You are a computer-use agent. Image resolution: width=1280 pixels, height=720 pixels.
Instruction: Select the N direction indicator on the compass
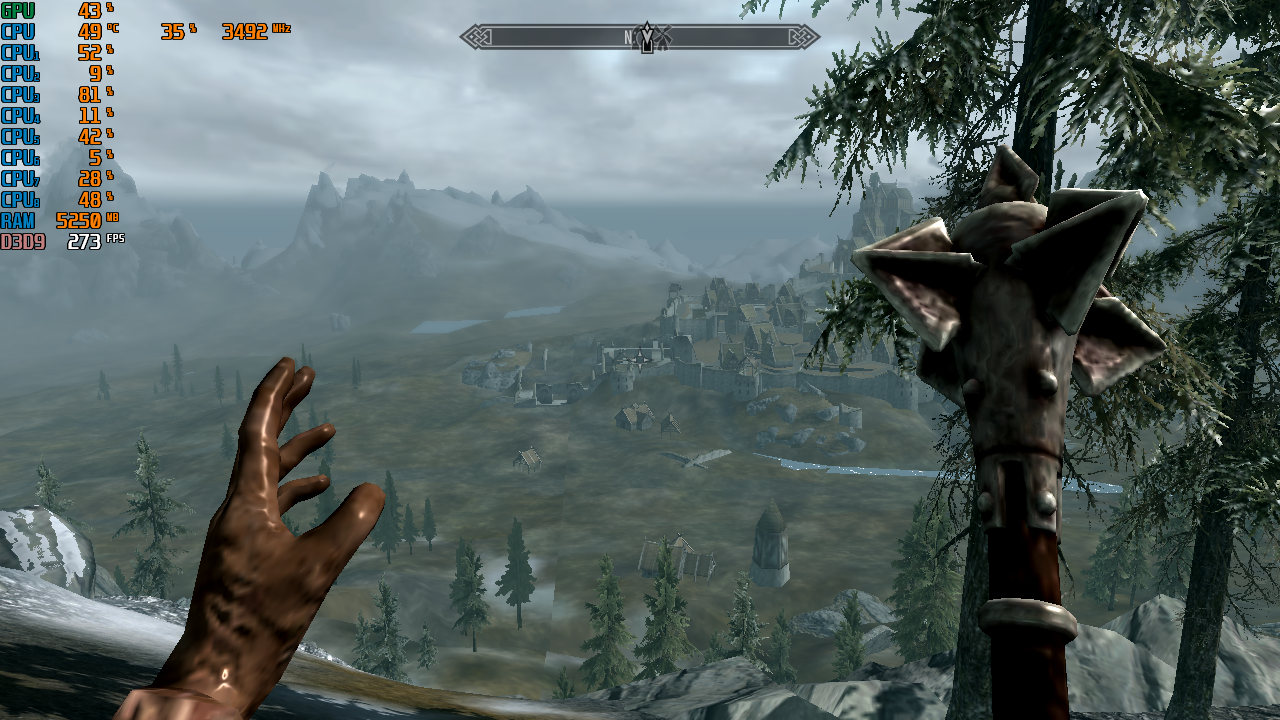[628, 34]
